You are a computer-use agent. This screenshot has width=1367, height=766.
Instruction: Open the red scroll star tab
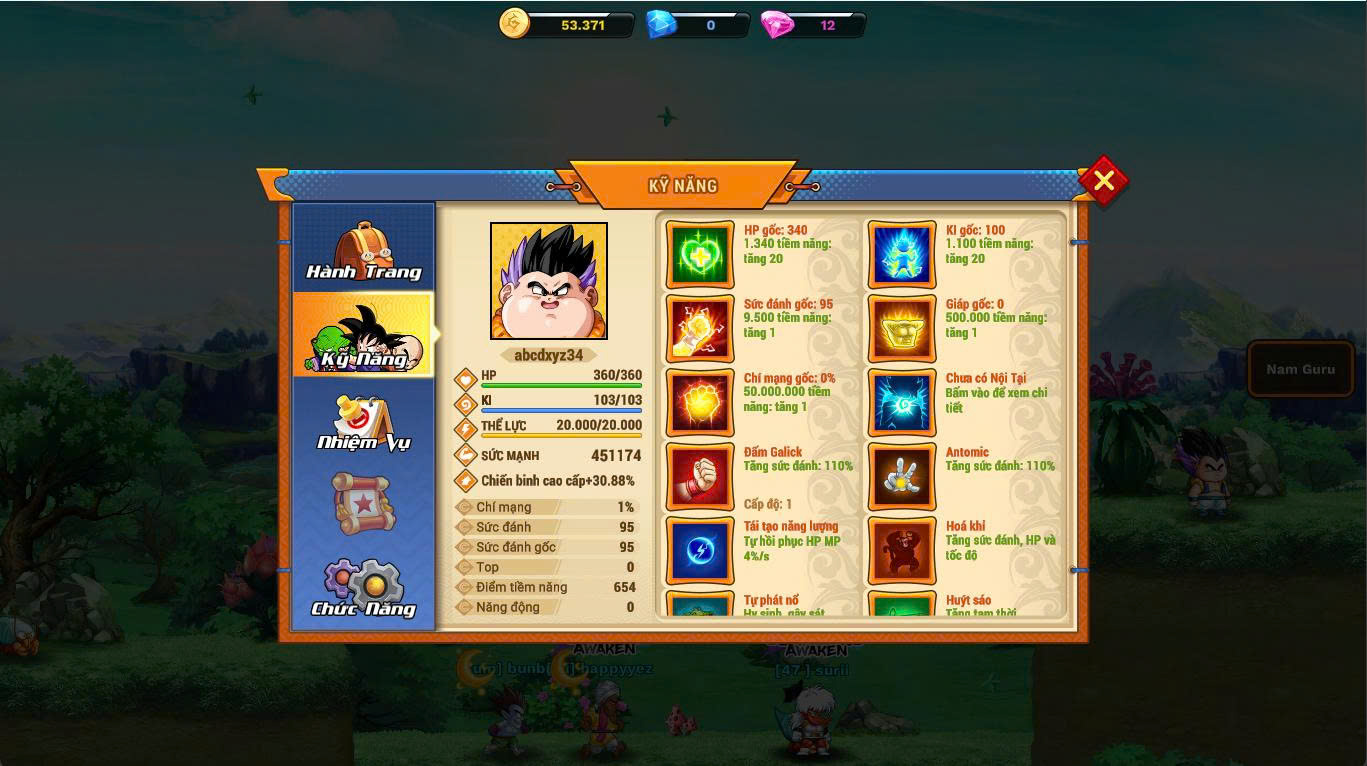(364, 503)
